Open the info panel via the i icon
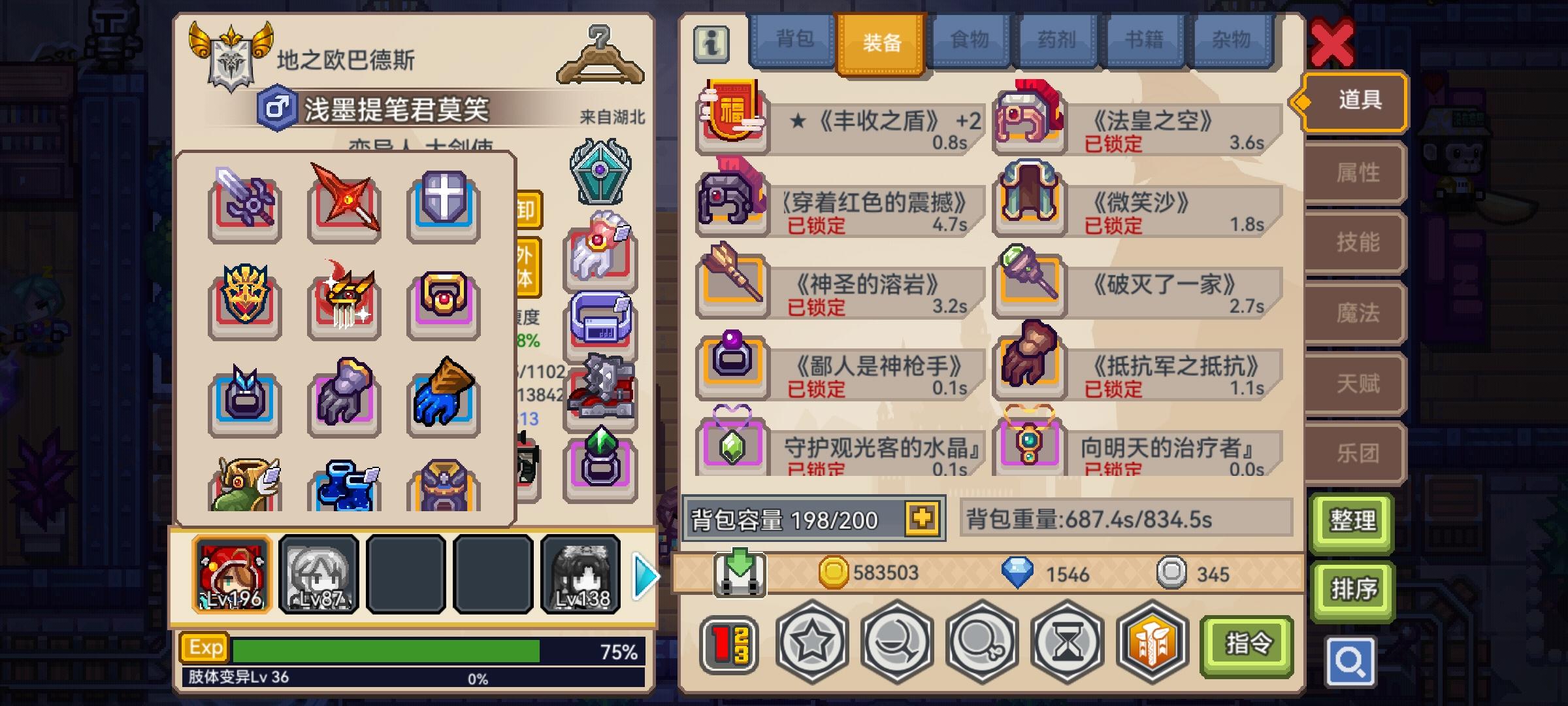The image size is (1568, 706). point(711,41)
